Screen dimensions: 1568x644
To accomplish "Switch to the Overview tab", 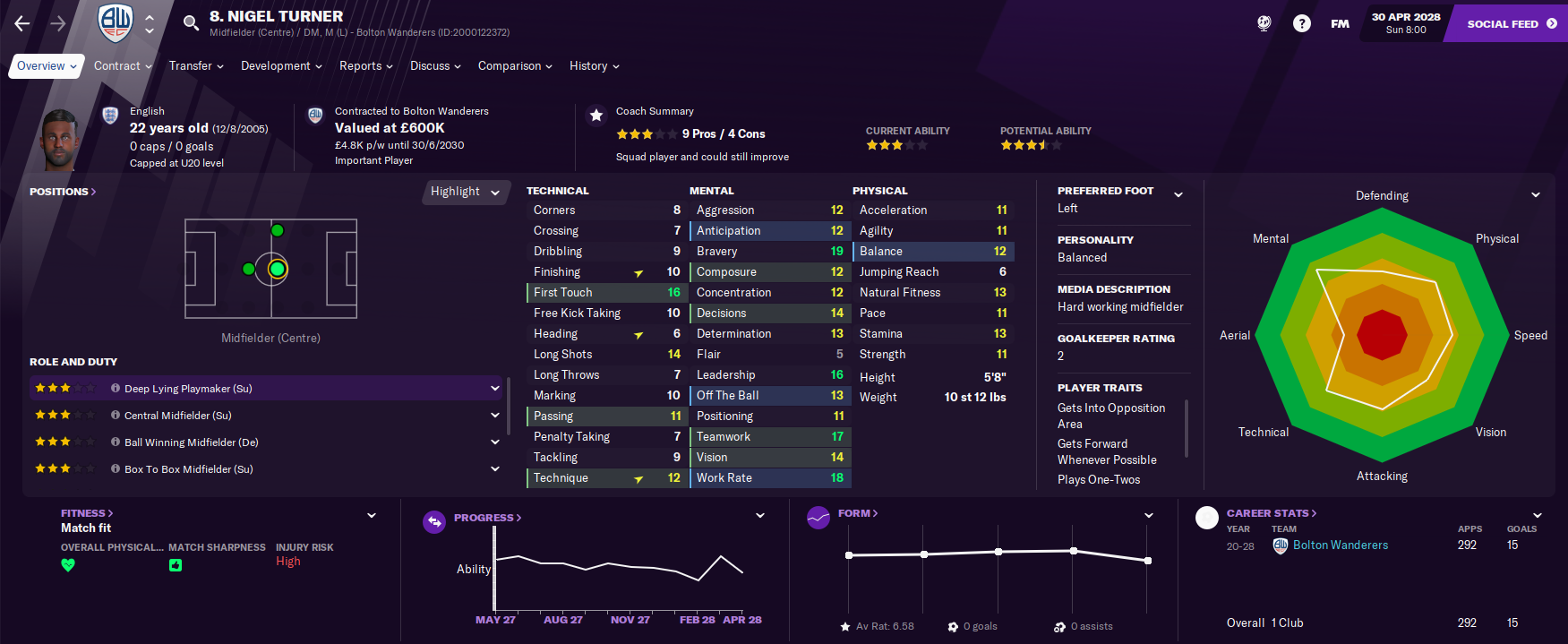I will pos(46,66).
